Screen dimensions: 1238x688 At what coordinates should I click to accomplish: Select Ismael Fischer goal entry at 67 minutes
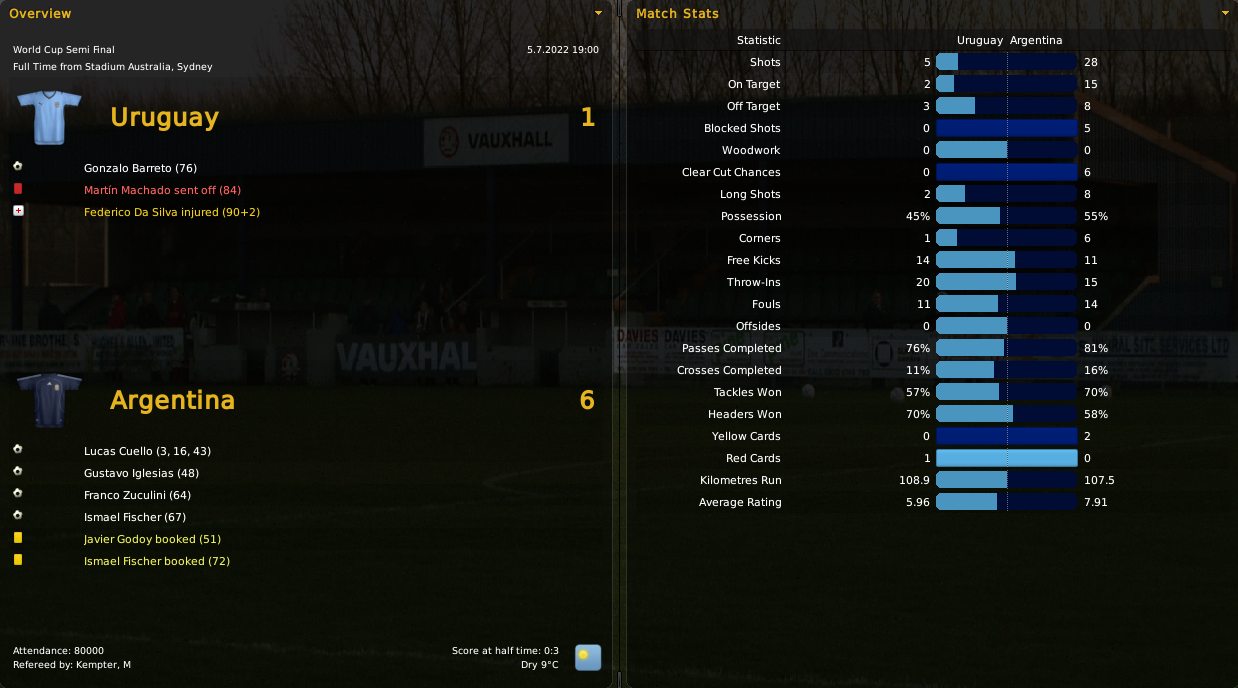(135, 517)
